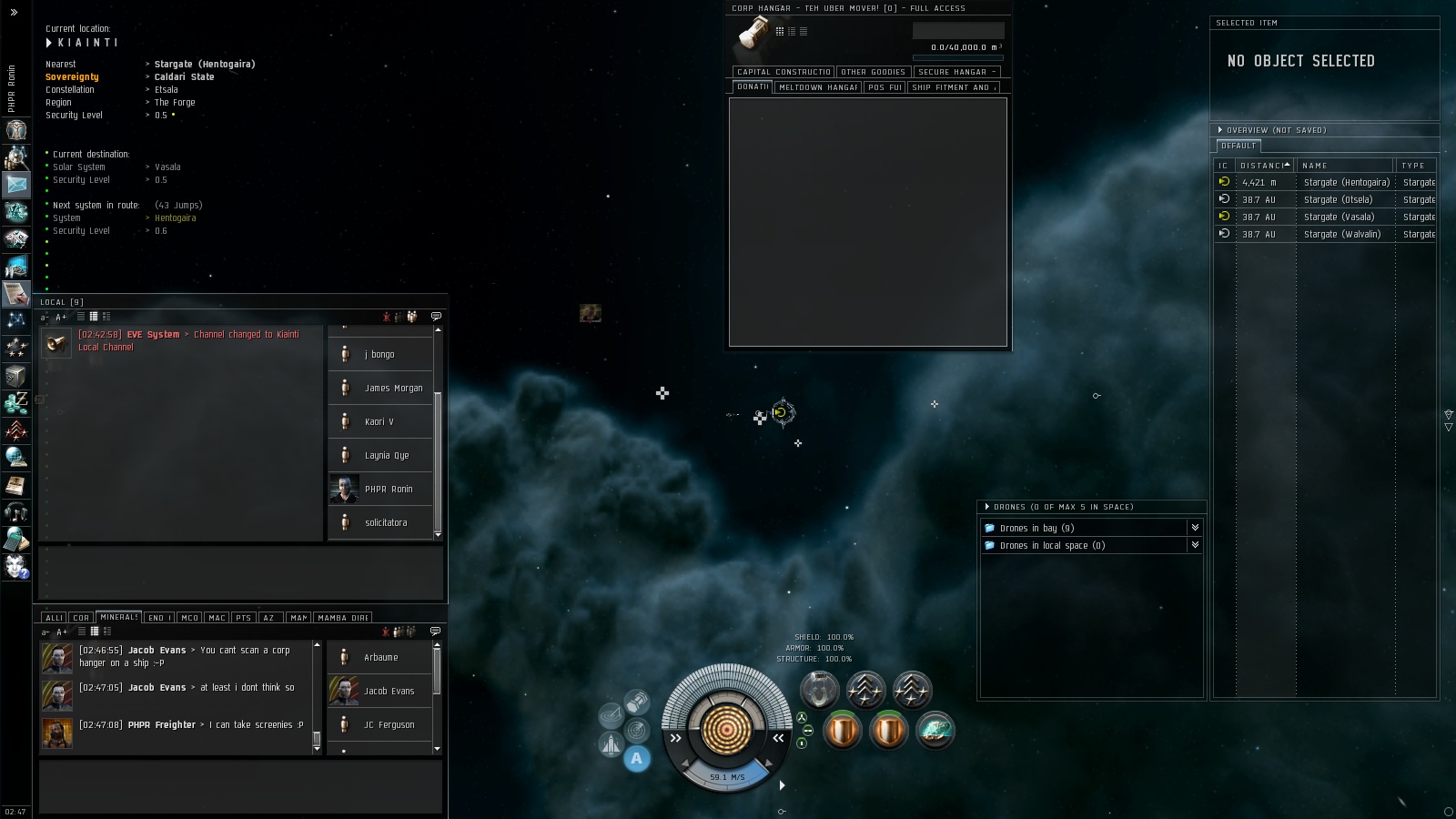The image size is (1456, 819).
Task: Open the help icon with question mark
Action: (15, 567)
